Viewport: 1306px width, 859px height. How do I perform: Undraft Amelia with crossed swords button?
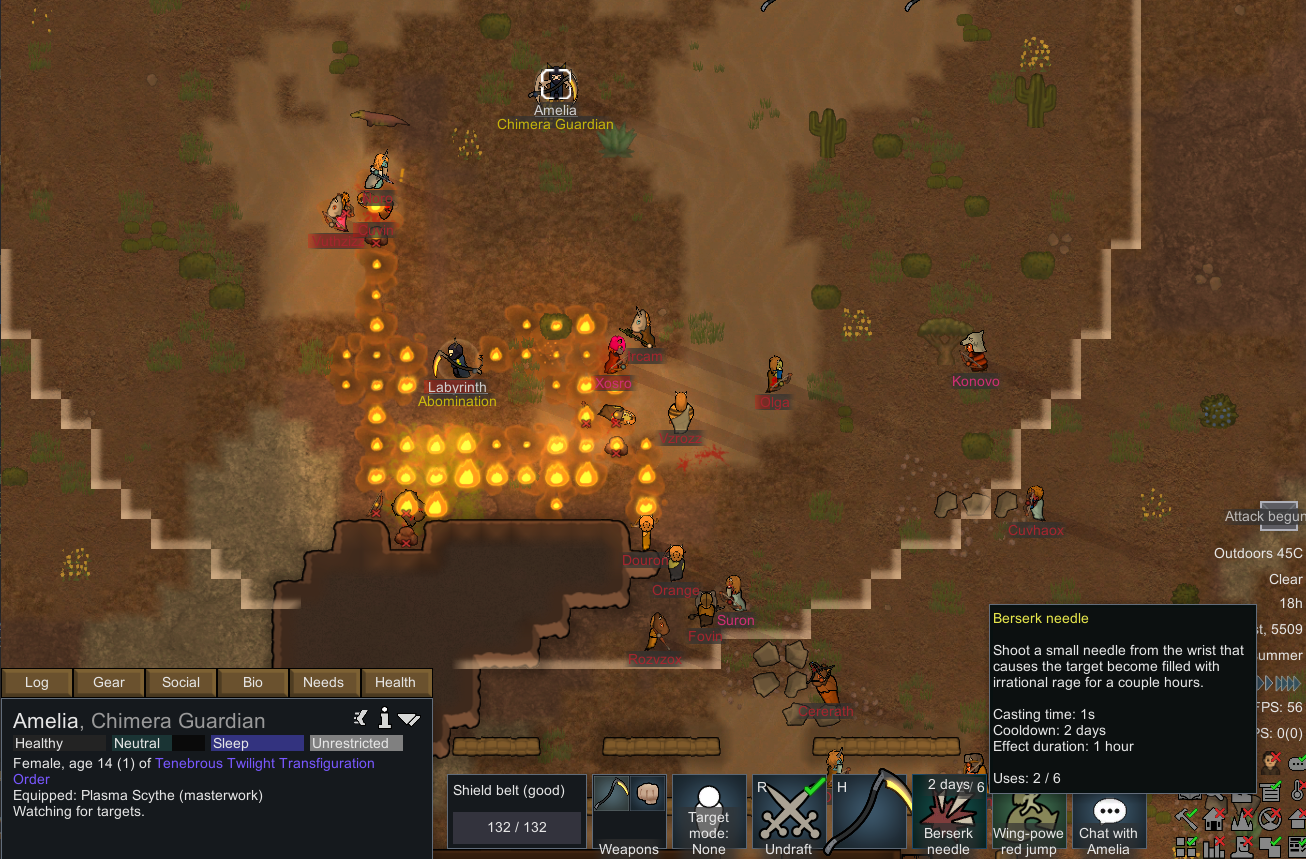(x=789, y=815)
